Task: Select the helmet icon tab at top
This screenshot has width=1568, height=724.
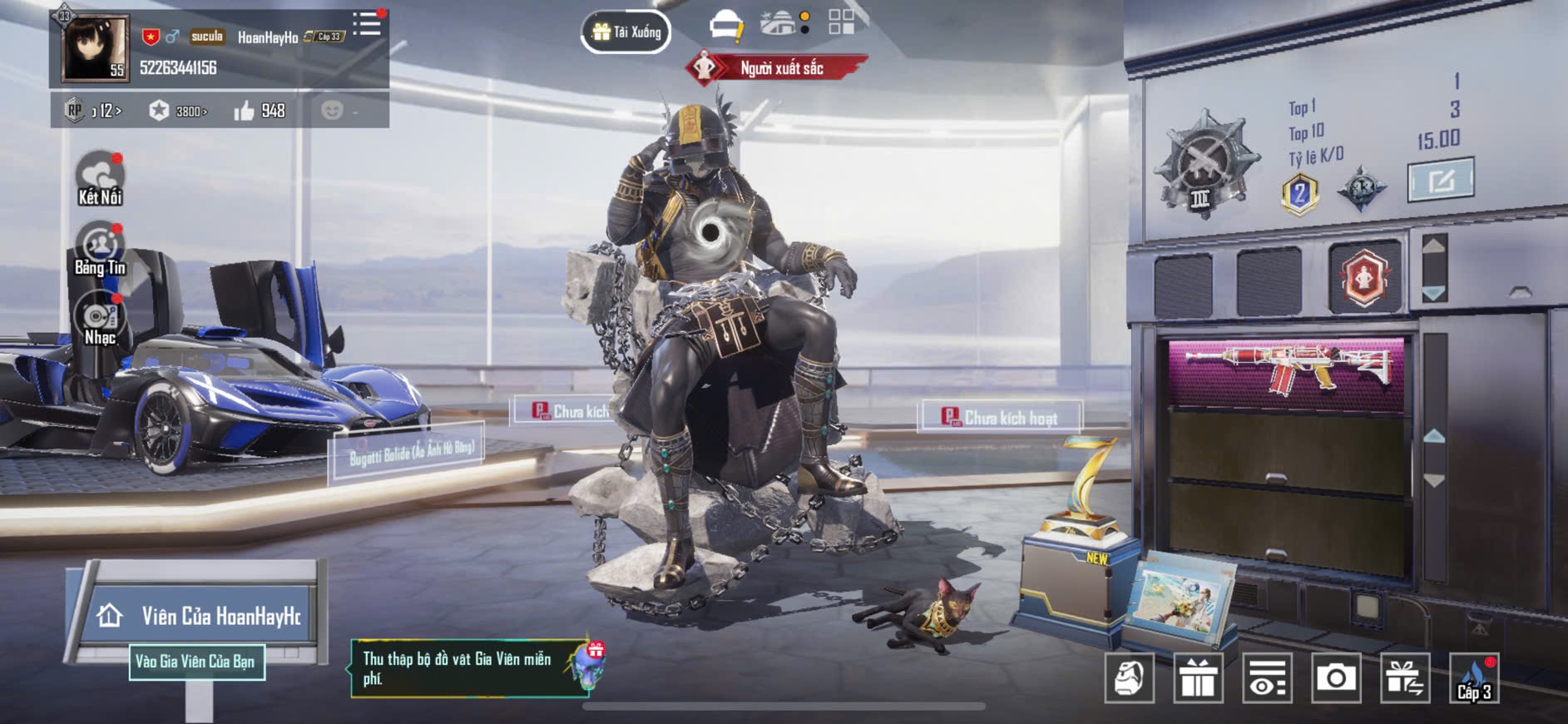Action: pos(726,25)
